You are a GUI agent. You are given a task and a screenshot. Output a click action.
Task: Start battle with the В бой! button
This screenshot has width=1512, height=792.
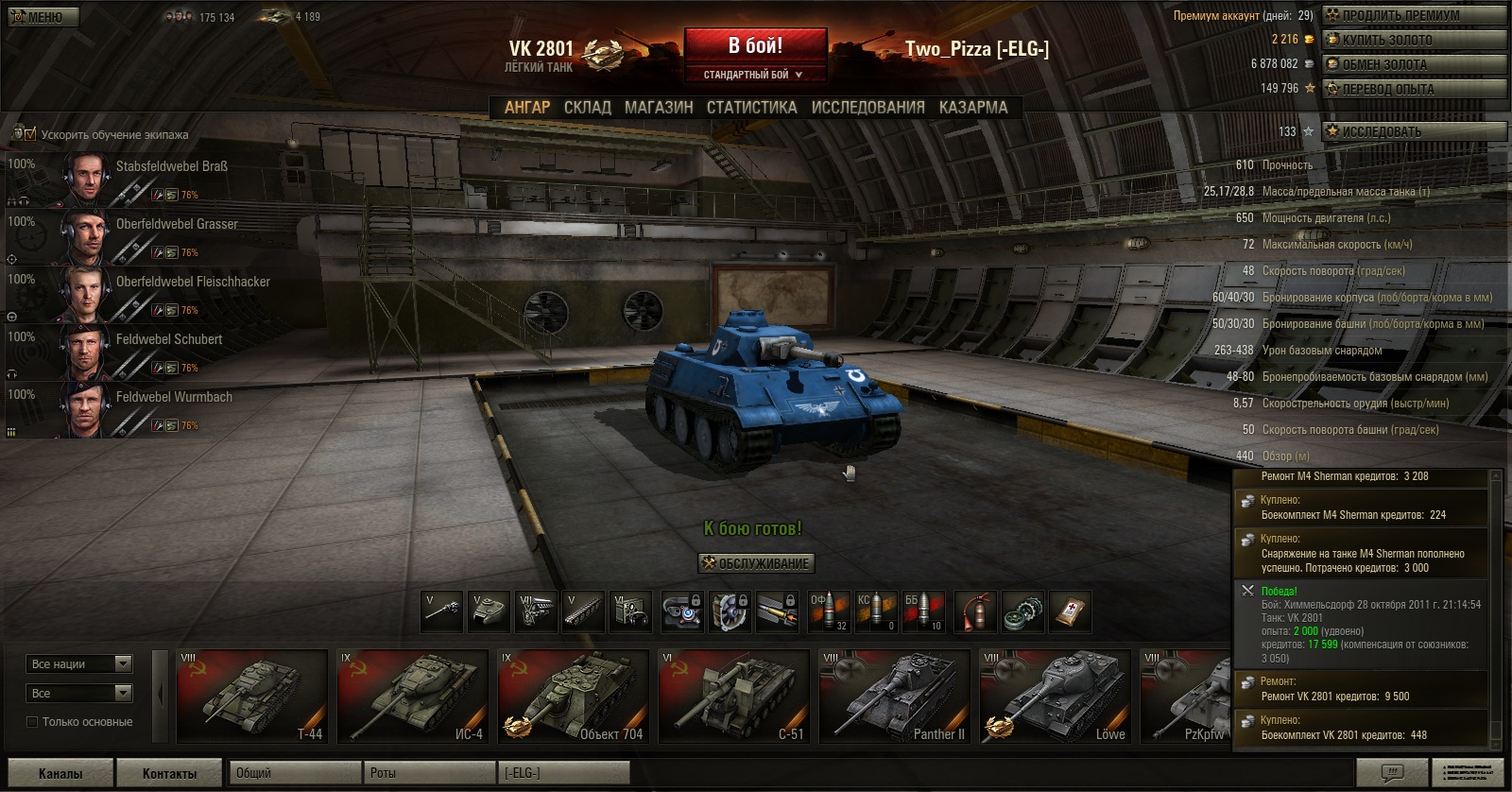tap(754, 46)
